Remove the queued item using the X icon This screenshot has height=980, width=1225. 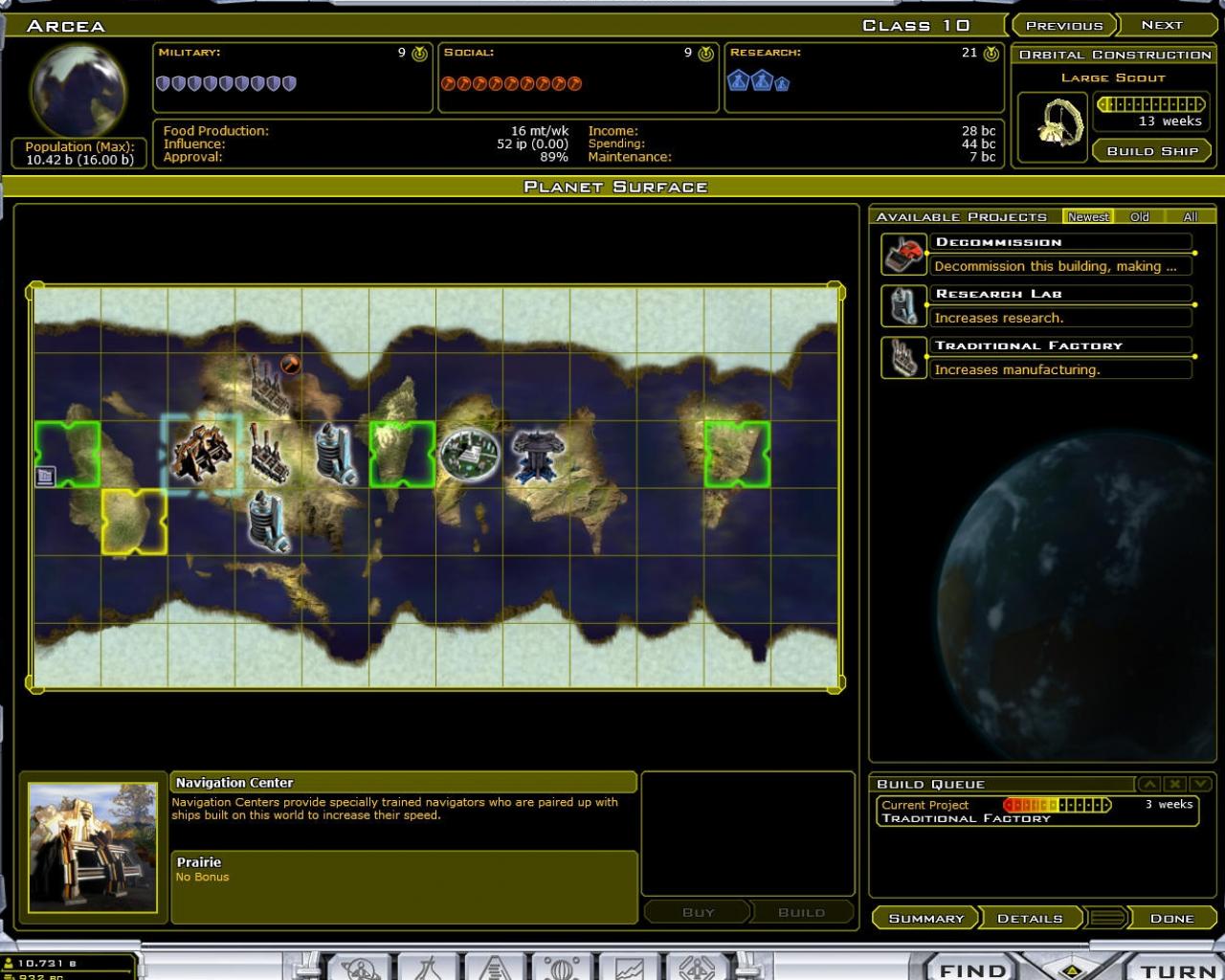point(1175,784)
